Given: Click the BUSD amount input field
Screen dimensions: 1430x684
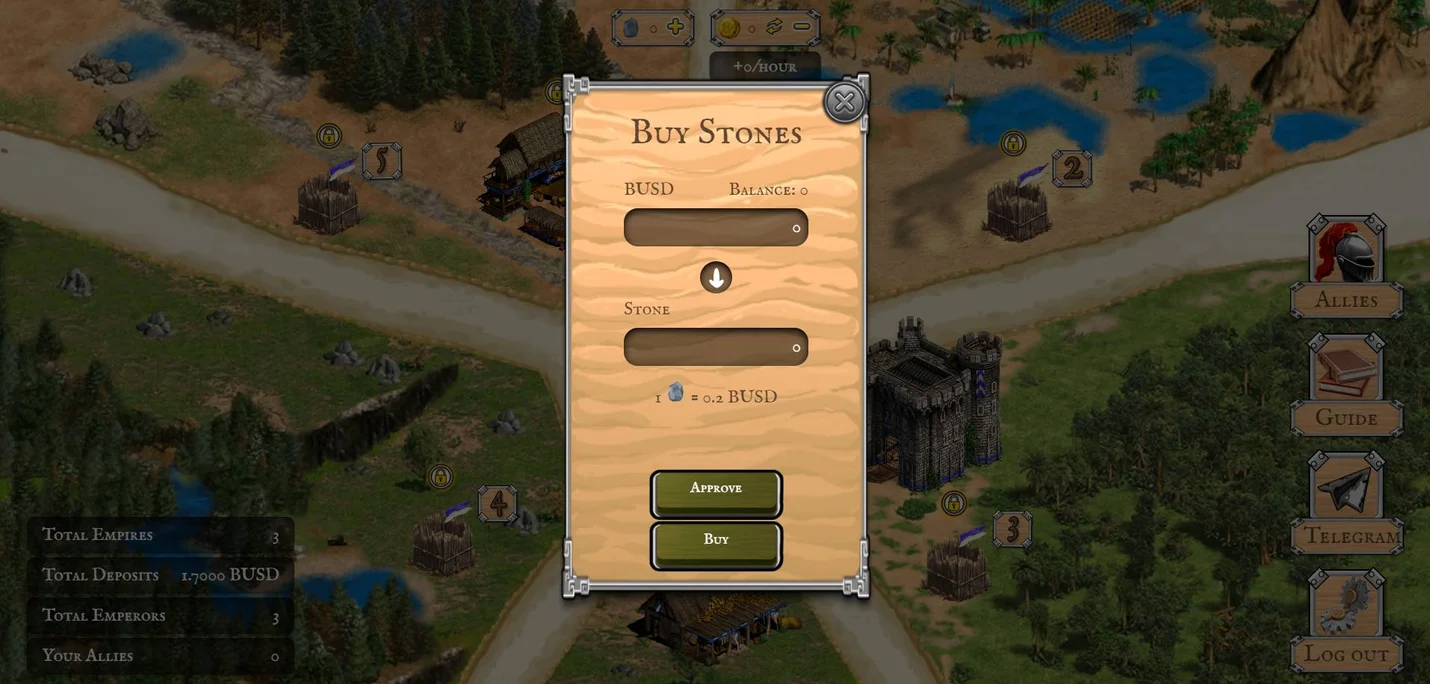Looking at the screenshot, I should coord(716,228).
